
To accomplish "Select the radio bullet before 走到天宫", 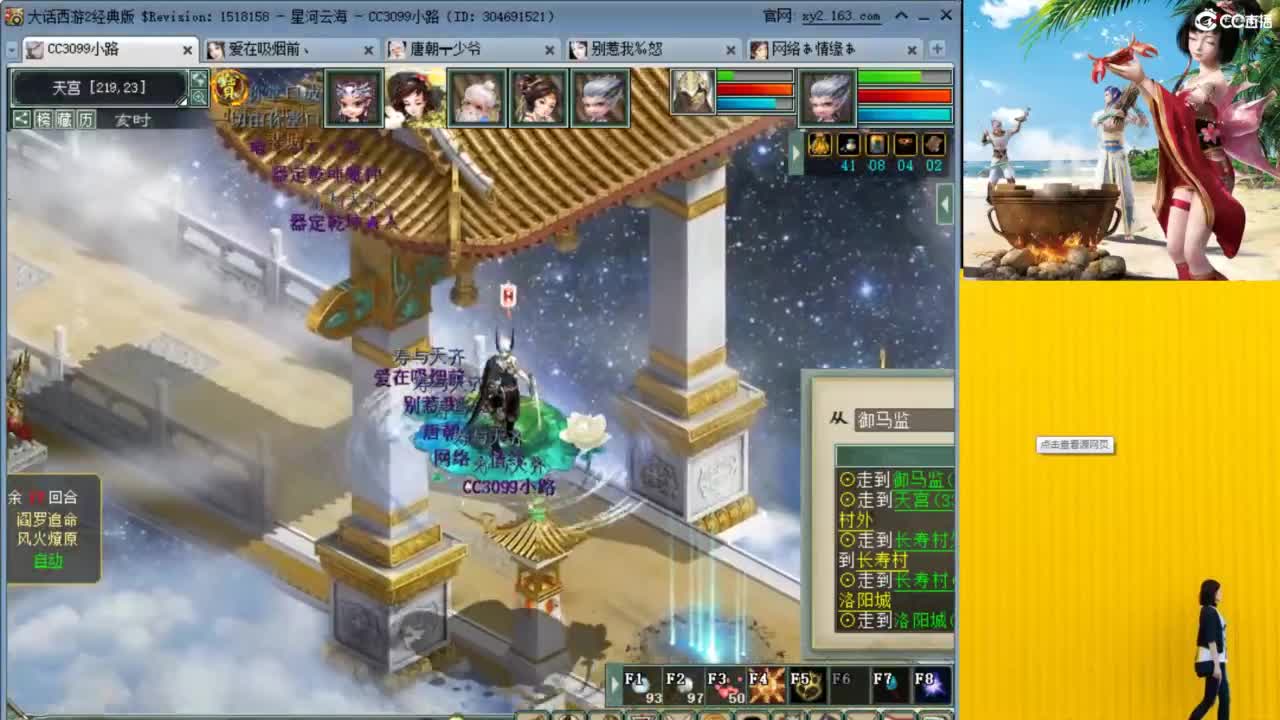I will point(847,499).
